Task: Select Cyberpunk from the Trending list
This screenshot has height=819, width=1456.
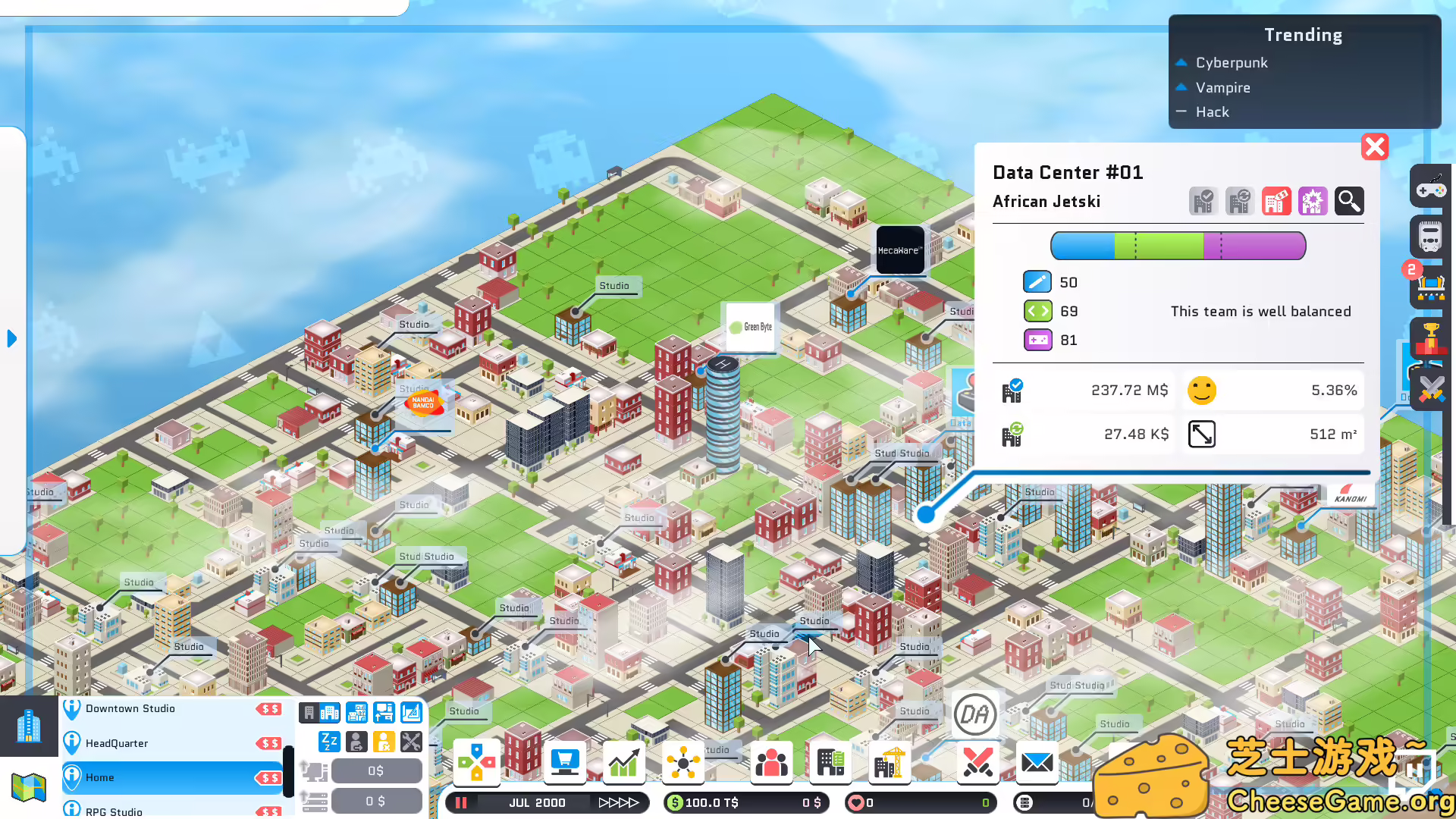Action: 1231,62
